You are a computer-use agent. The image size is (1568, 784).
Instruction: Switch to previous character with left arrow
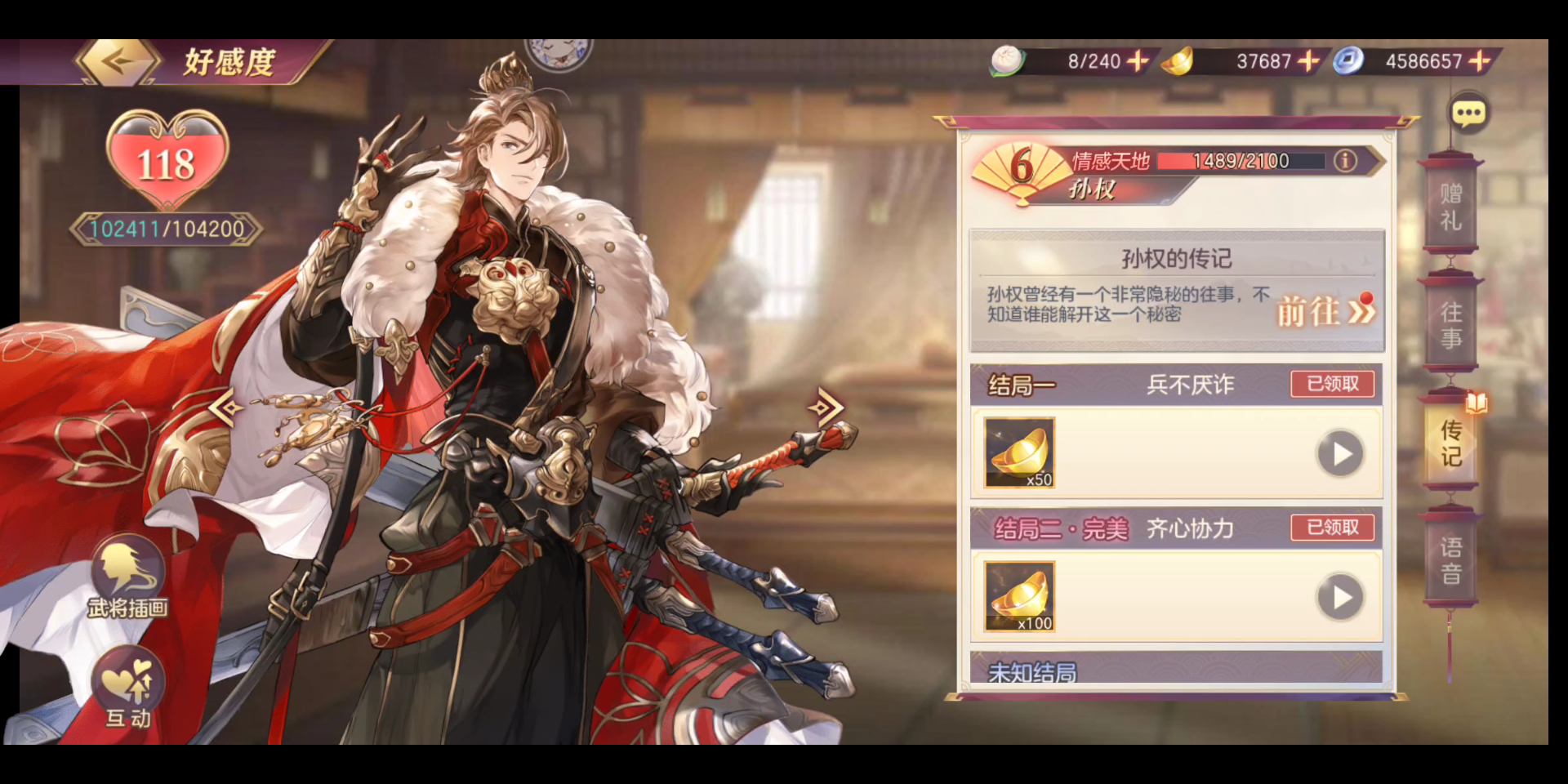[226, 407]
